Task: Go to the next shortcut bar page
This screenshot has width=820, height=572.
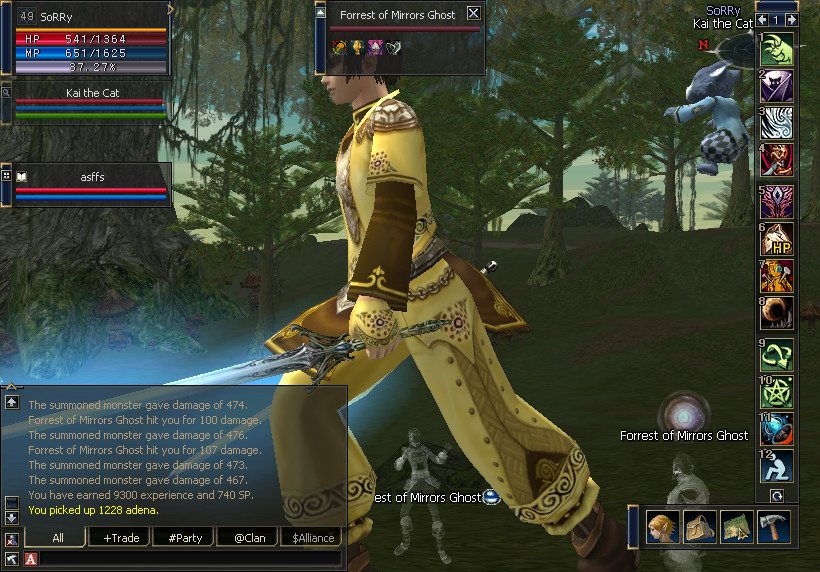Action: [x=790, y=20]
